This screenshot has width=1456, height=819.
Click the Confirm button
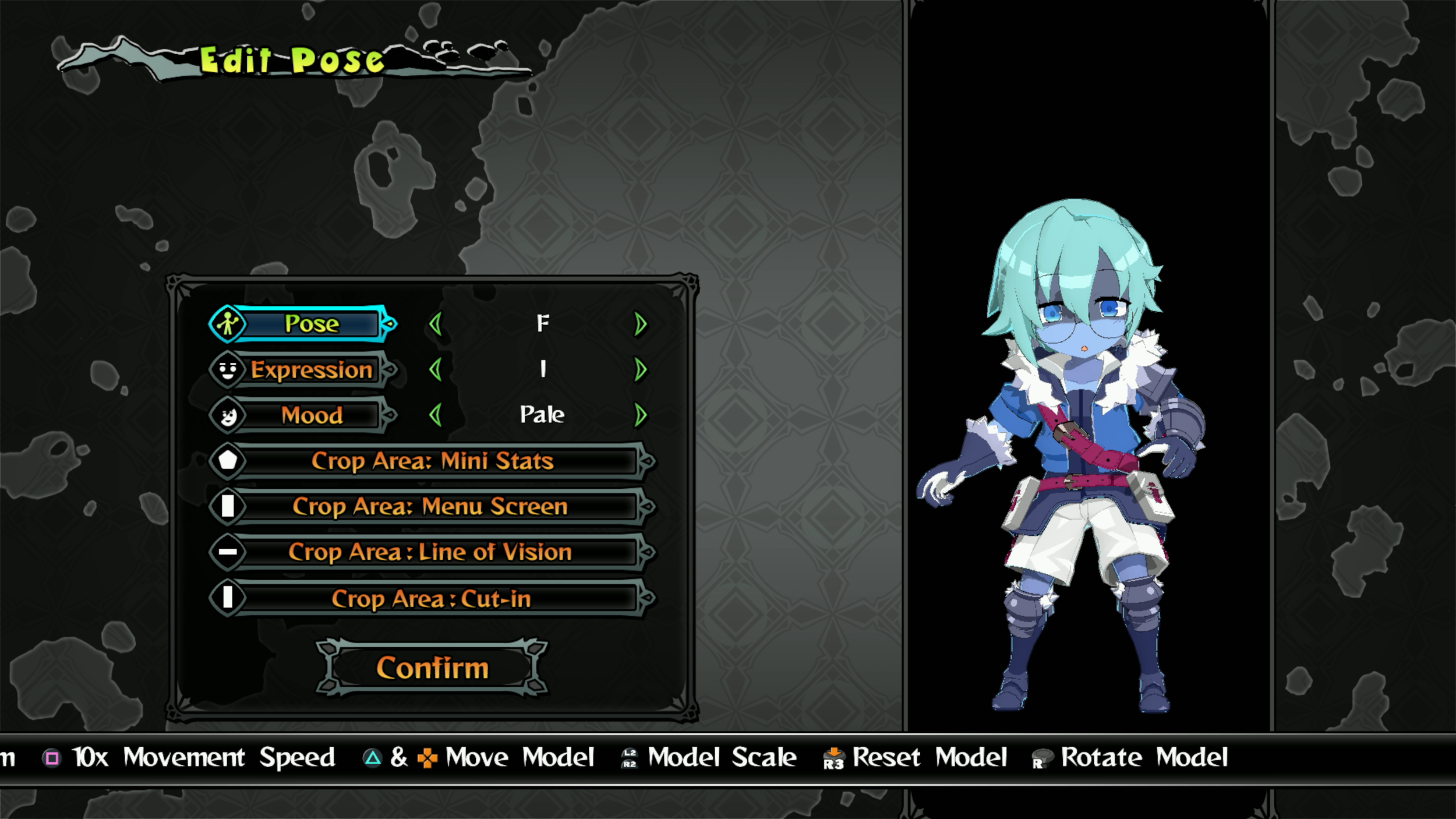point(432,668)
